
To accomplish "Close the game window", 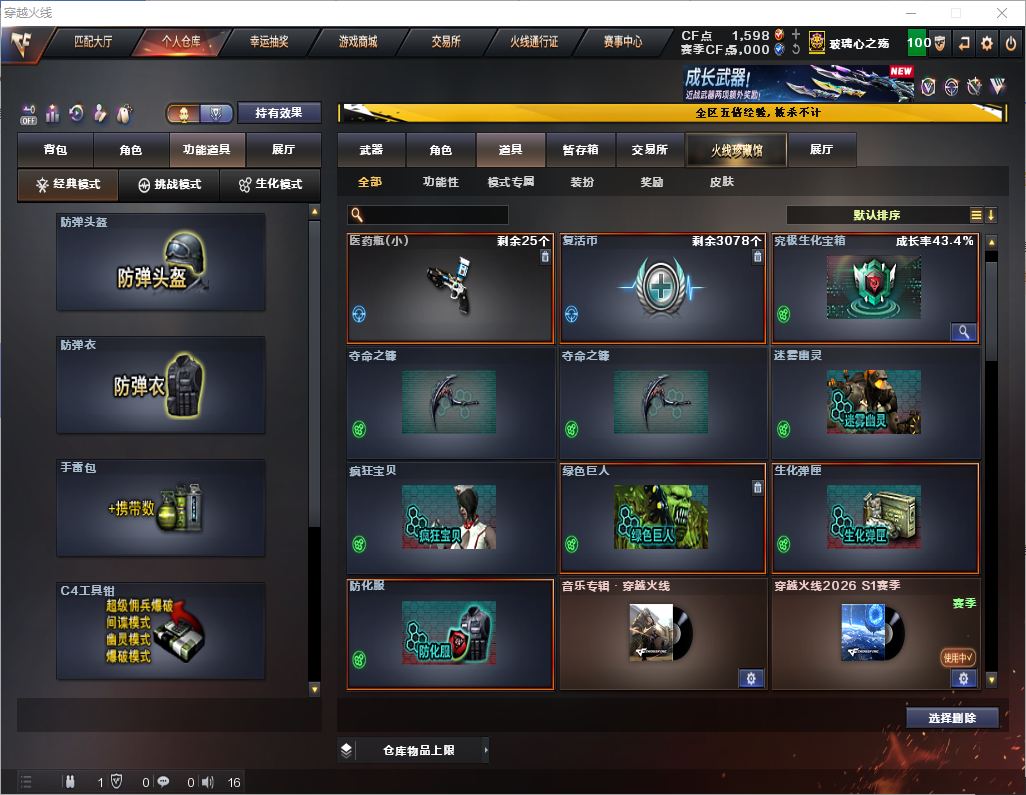I will click(x=1001, y=13).
